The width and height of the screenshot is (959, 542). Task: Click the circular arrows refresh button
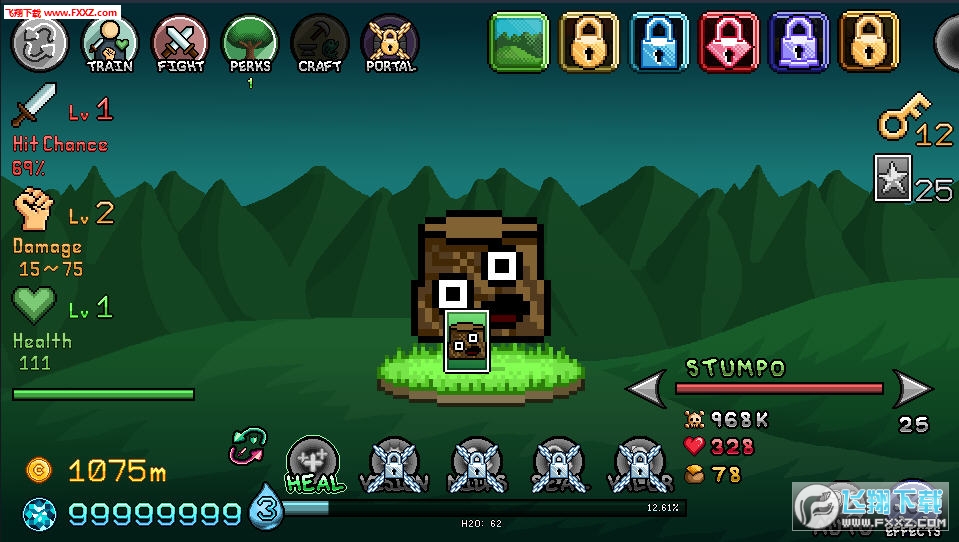pyautogui.click(x=39, y=41)
